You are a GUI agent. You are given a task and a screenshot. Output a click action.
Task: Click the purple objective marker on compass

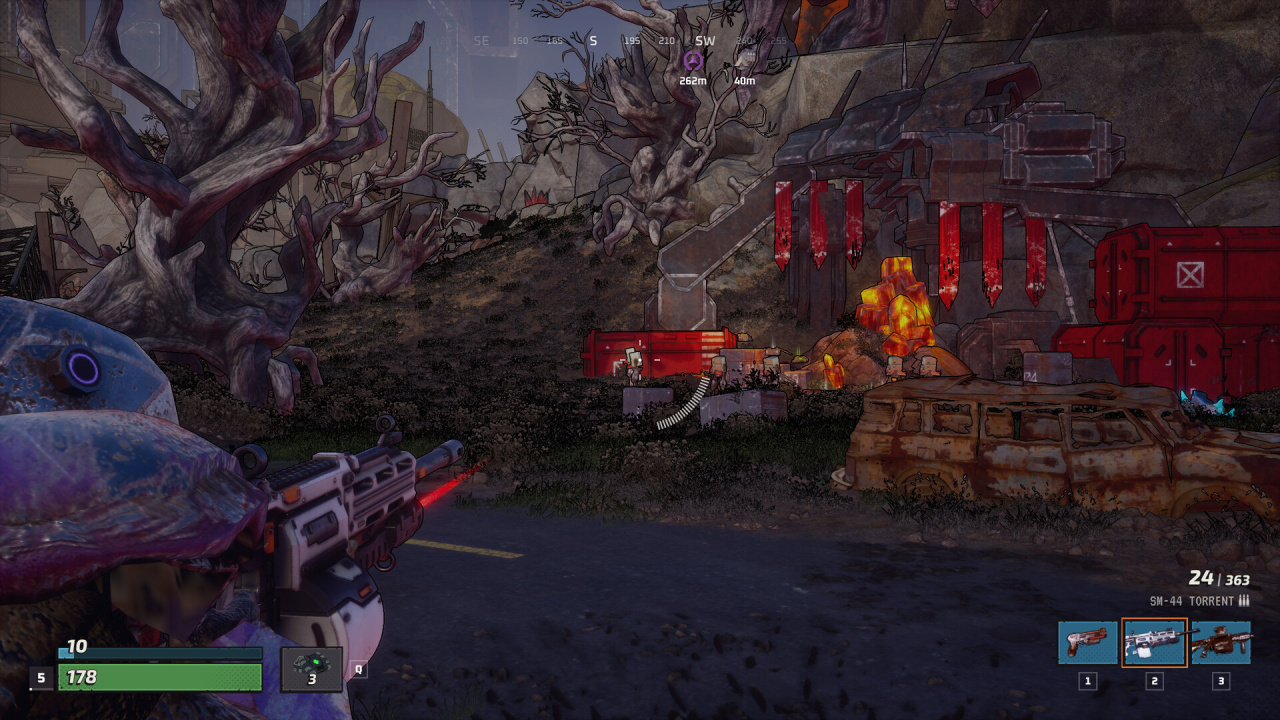coord(692,61)
